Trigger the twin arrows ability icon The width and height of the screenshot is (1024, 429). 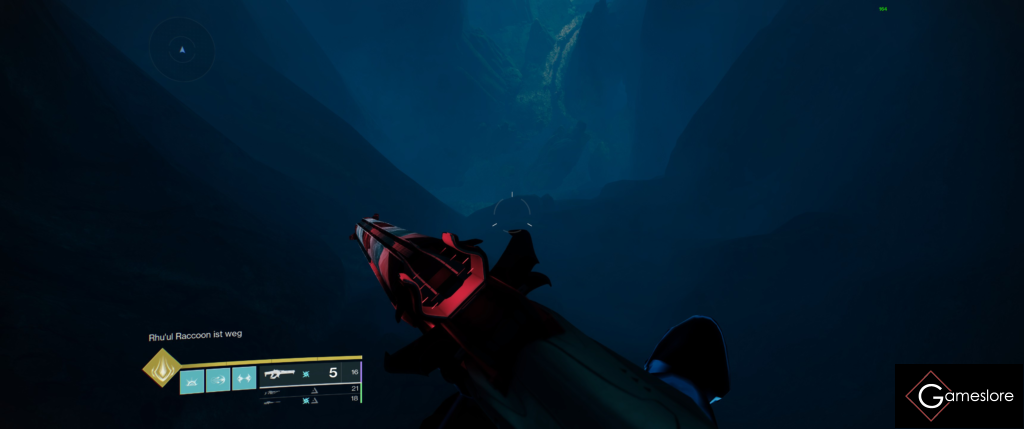coord(244,379)
